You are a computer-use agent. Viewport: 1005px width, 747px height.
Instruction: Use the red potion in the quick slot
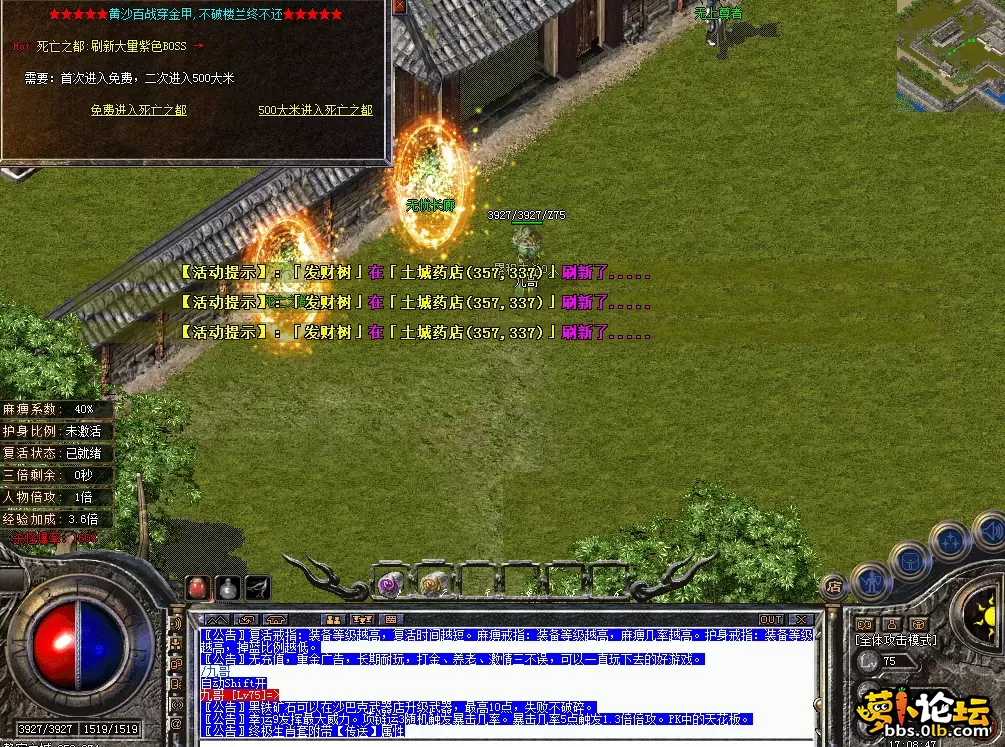[x=199, y=587]
